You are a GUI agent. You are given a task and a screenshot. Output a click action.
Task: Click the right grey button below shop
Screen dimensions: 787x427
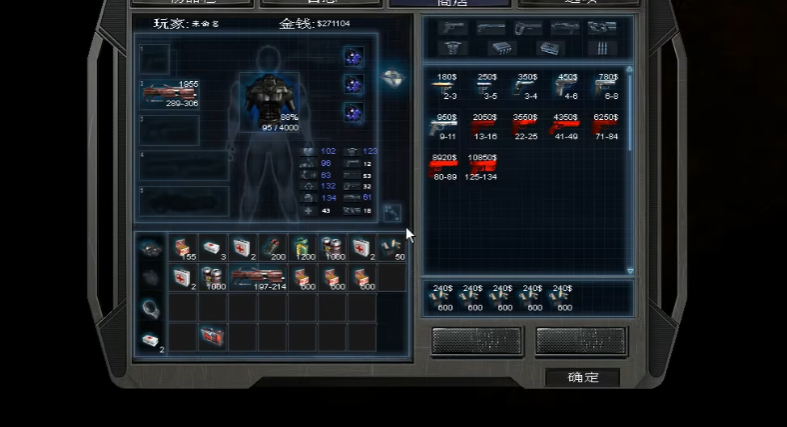[x=581, y=340]
